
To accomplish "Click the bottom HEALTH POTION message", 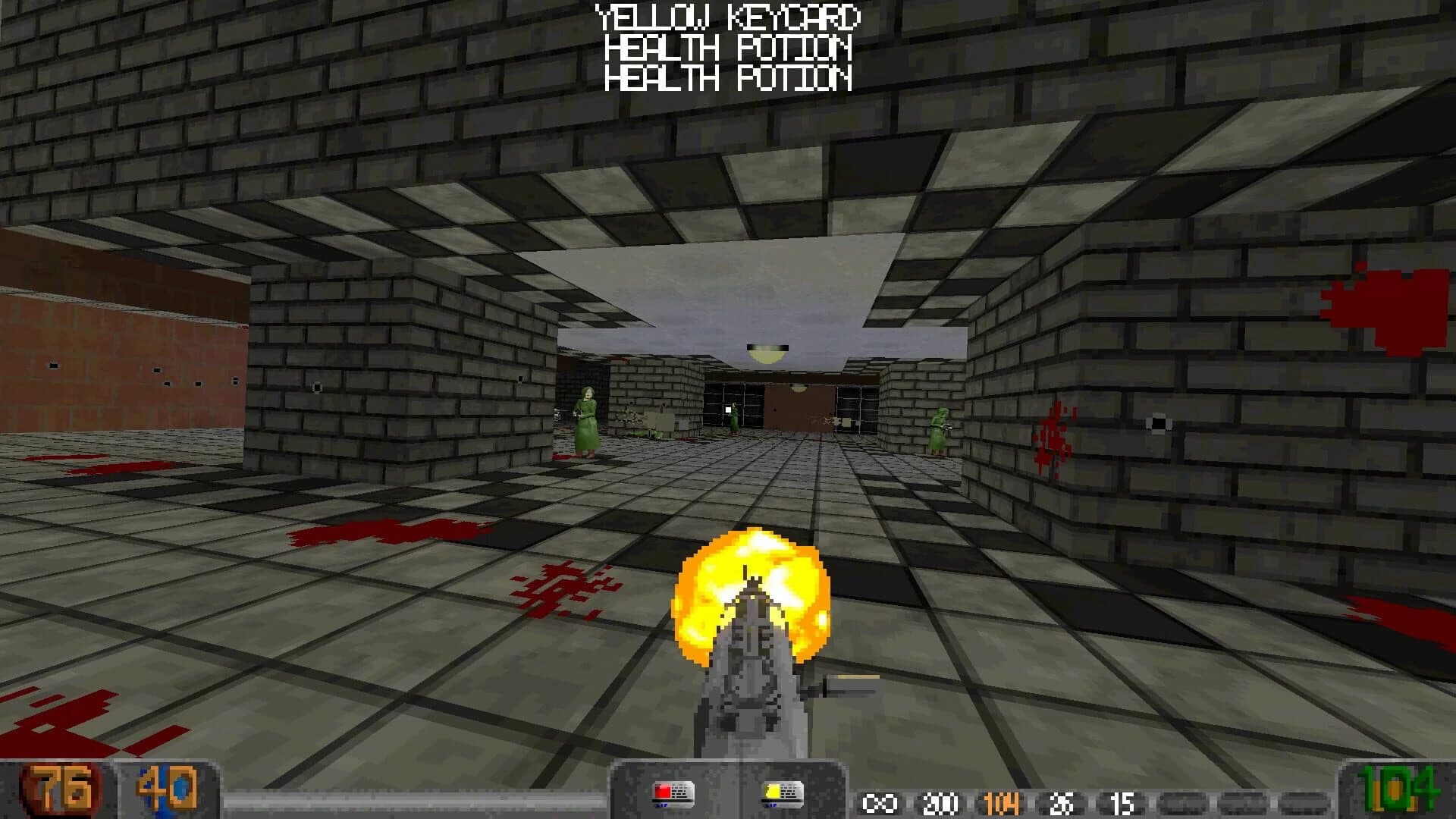I will point(730,77).
